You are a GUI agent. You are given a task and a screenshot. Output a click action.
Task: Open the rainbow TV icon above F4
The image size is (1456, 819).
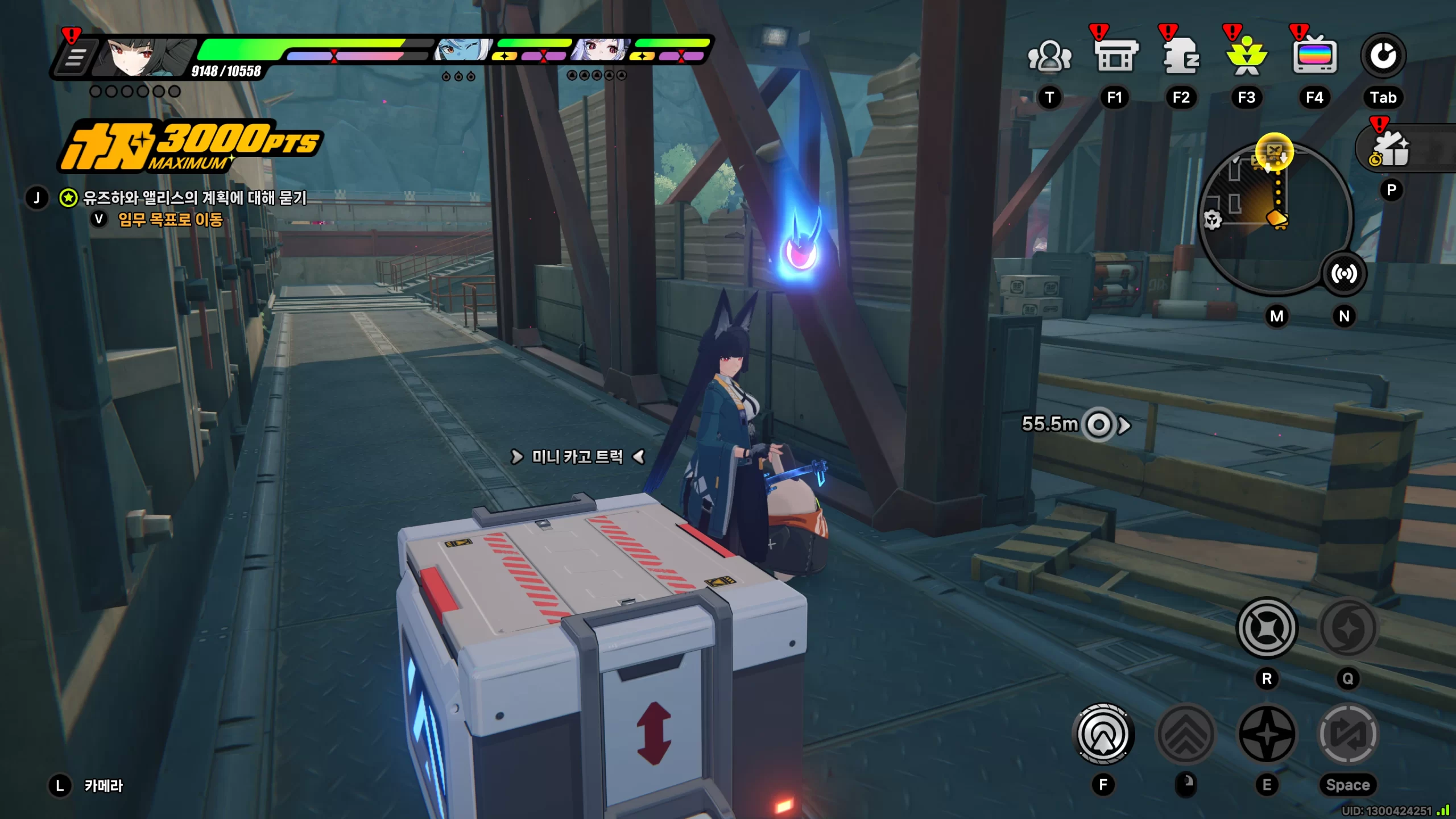pyautogui.click(x=1314, y=57)
